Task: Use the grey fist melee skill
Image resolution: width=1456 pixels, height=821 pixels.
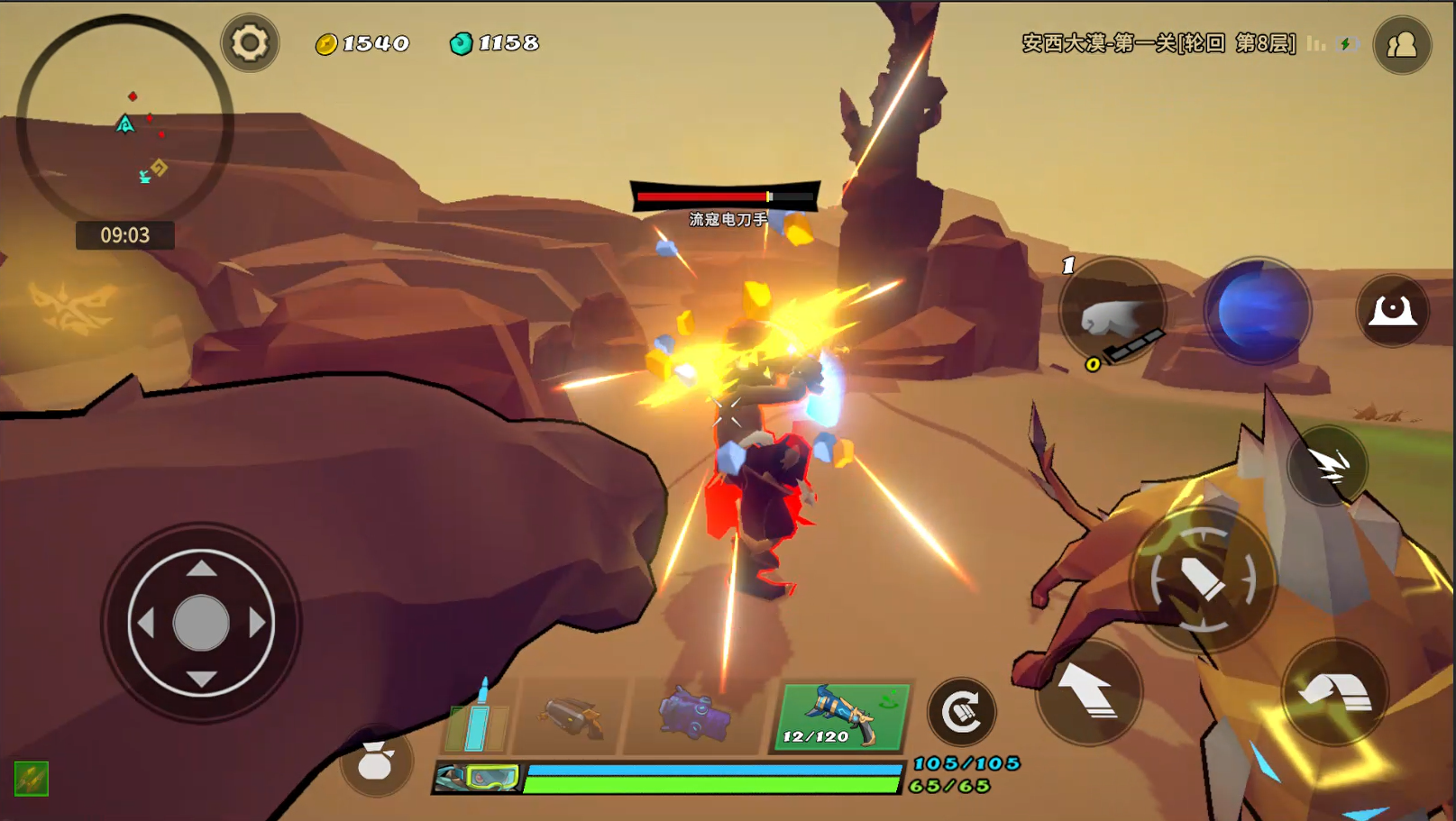Action: [1113, 313]
